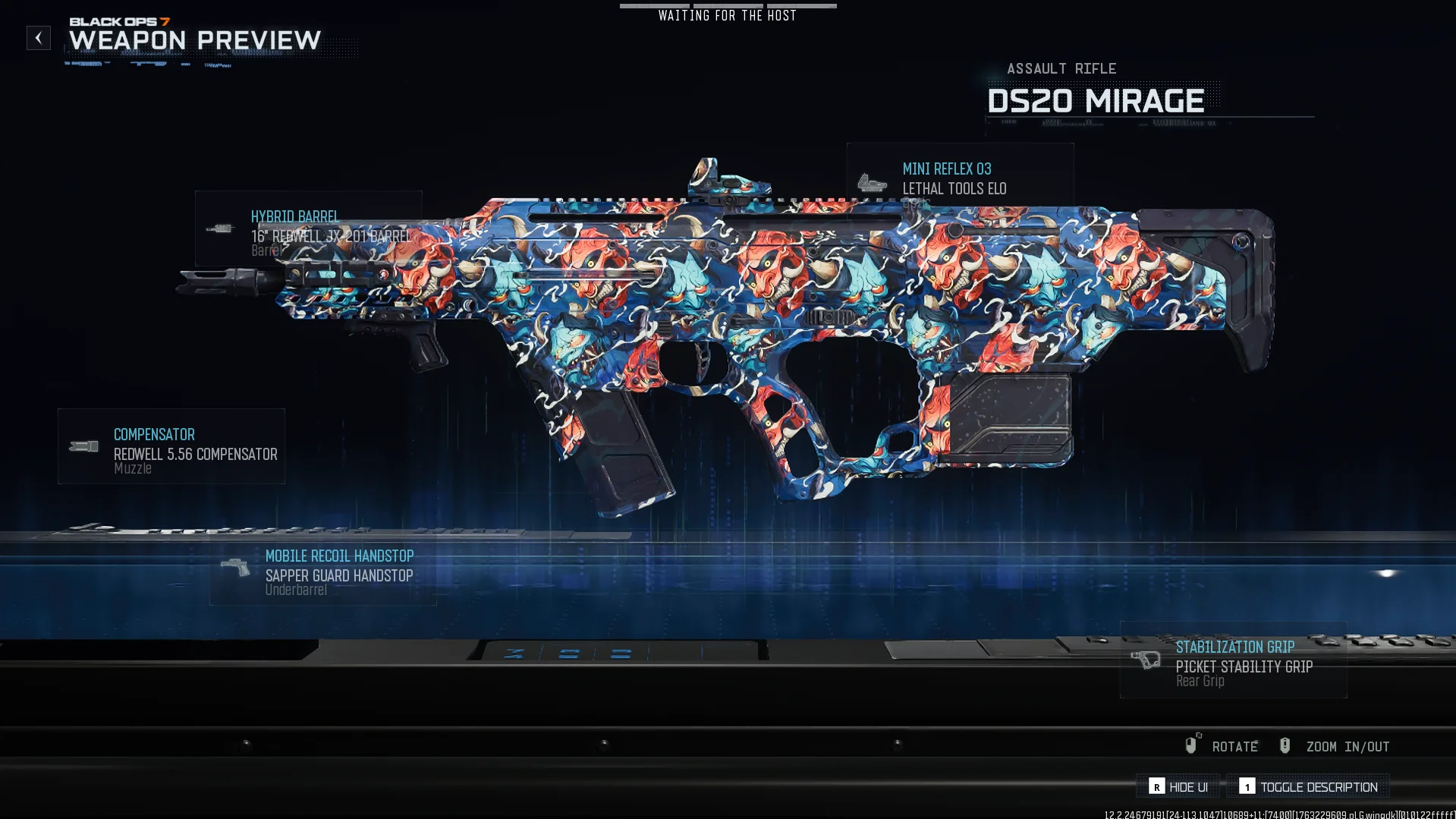Select the Picket Stability Grip icon
Image resolution: width=1456 pixels, height=819 pixels.
pos(1146,660)
